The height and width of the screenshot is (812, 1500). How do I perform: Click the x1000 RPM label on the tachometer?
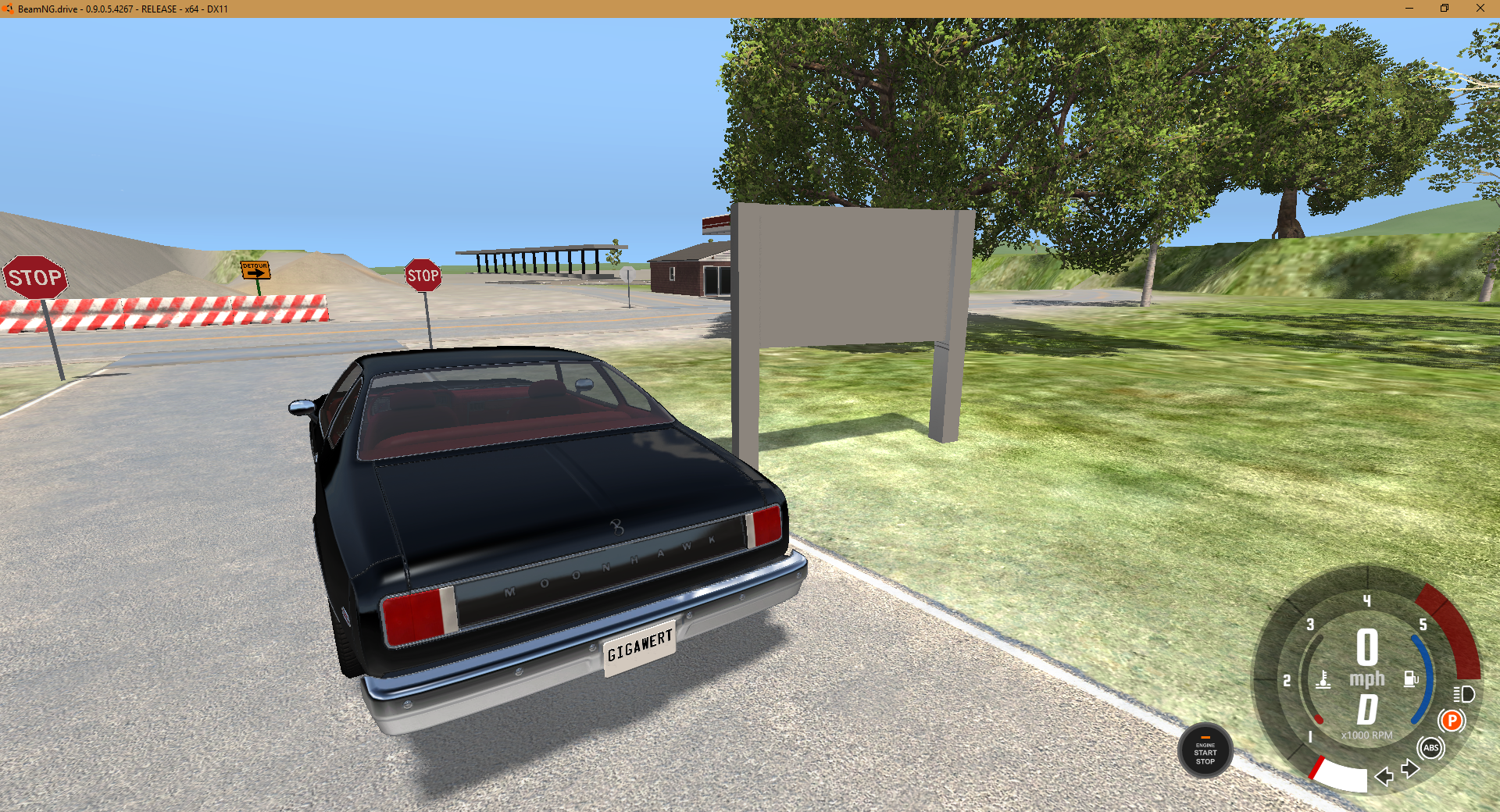pyautogui.click(x=1366, y=734)
